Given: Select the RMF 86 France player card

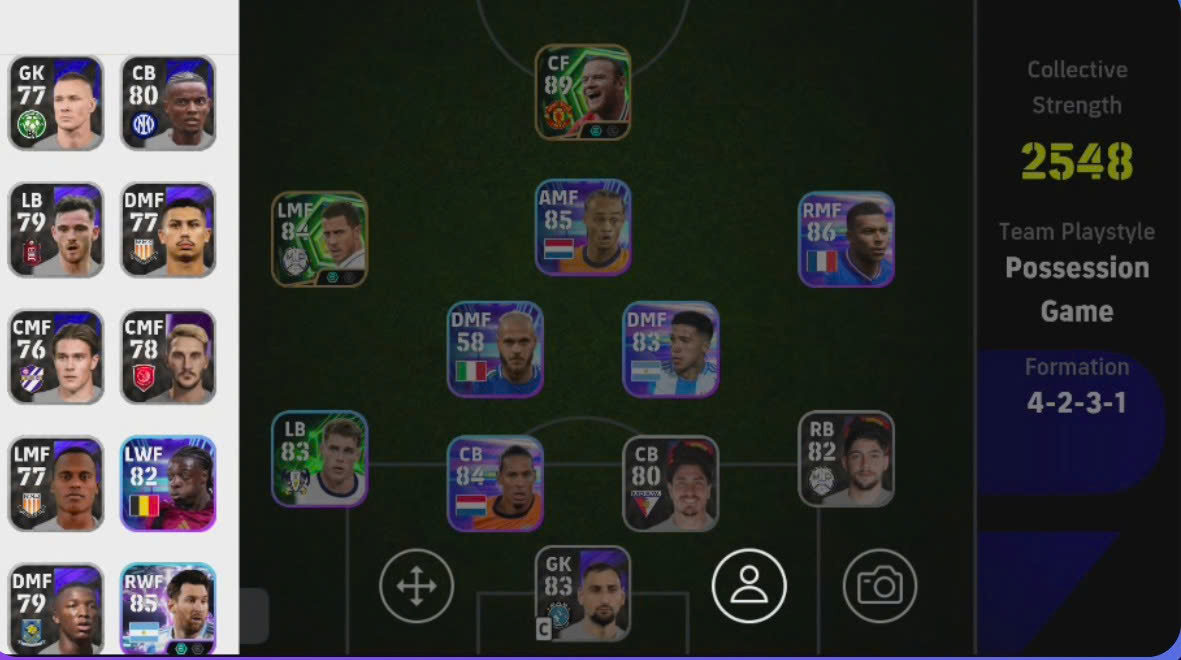Looking at the screenshot, I should point(846,239).
